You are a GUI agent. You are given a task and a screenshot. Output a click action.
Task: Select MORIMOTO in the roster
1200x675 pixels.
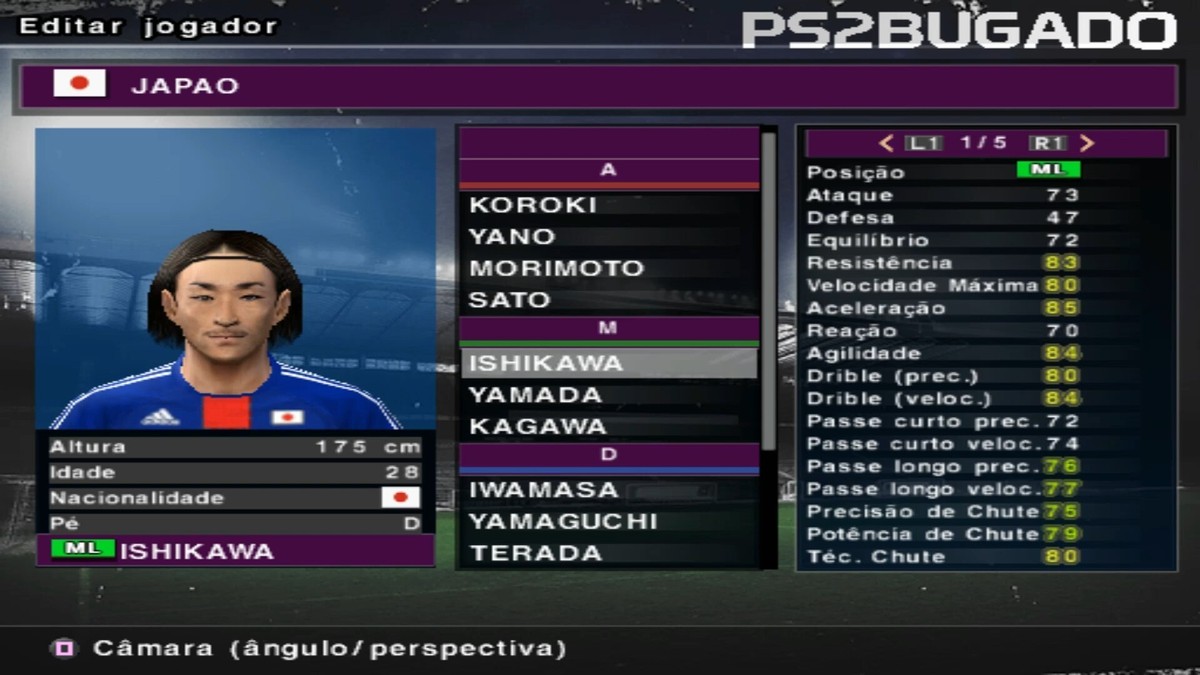tap(608, 269)
